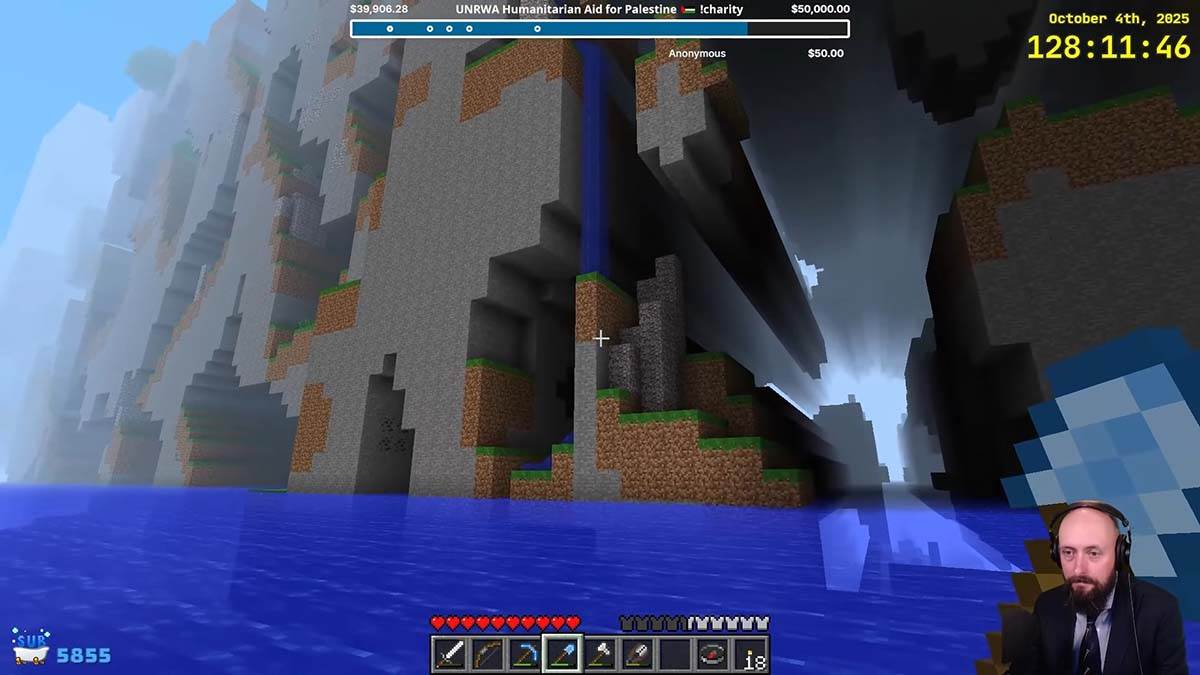Select the compass hotbar slot
Screen dimensions: 1200x675
tap(713, 655)
